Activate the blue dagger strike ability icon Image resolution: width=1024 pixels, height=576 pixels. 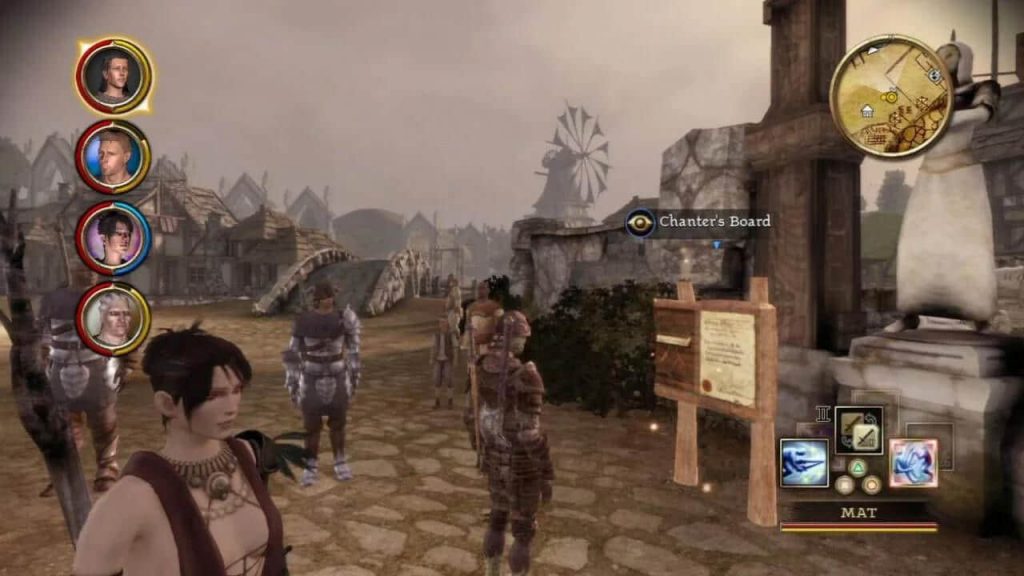(x=804, y=463)
